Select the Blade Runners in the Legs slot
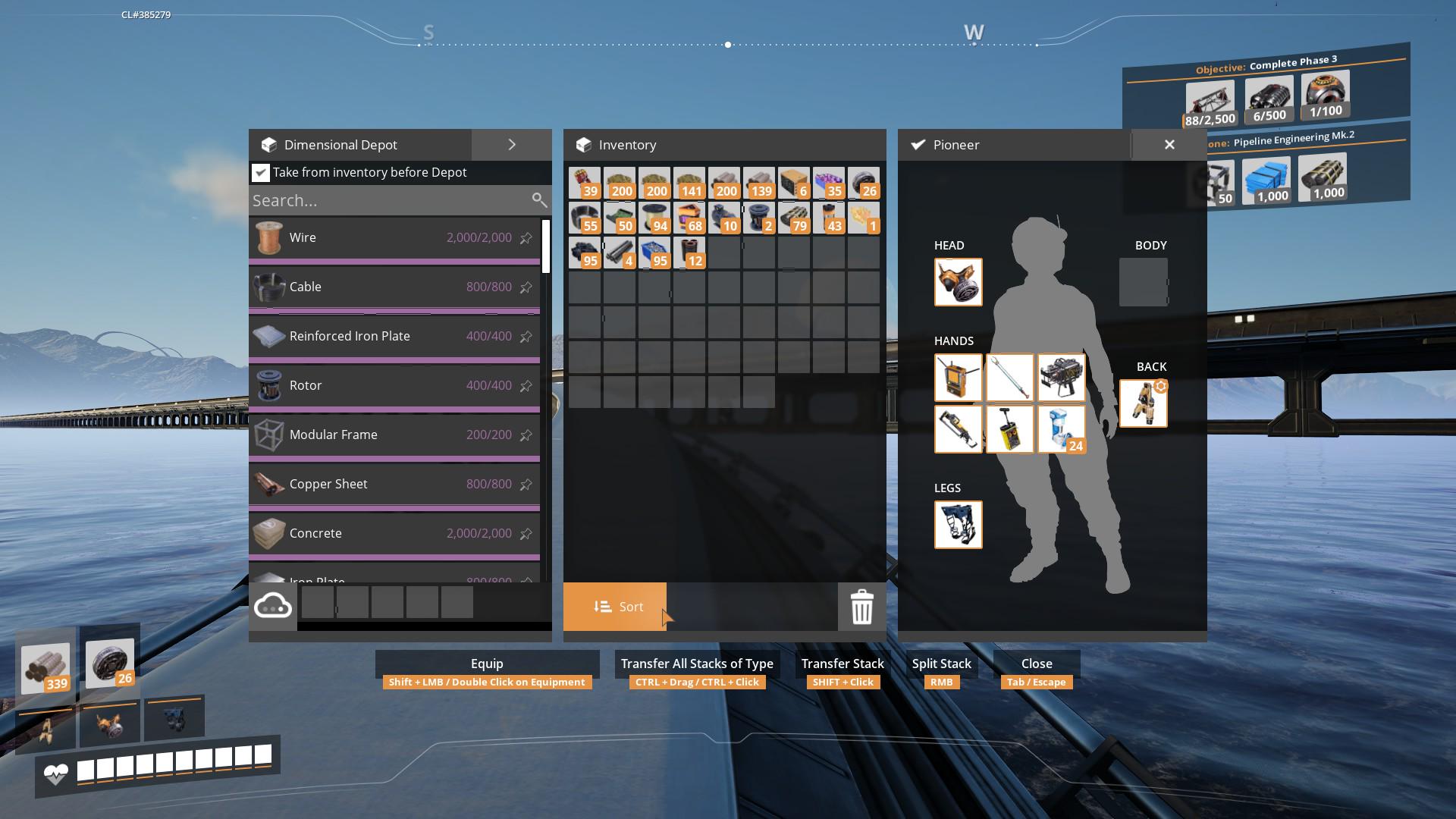Screen dimensions: 1456x819 pos(959,525)
